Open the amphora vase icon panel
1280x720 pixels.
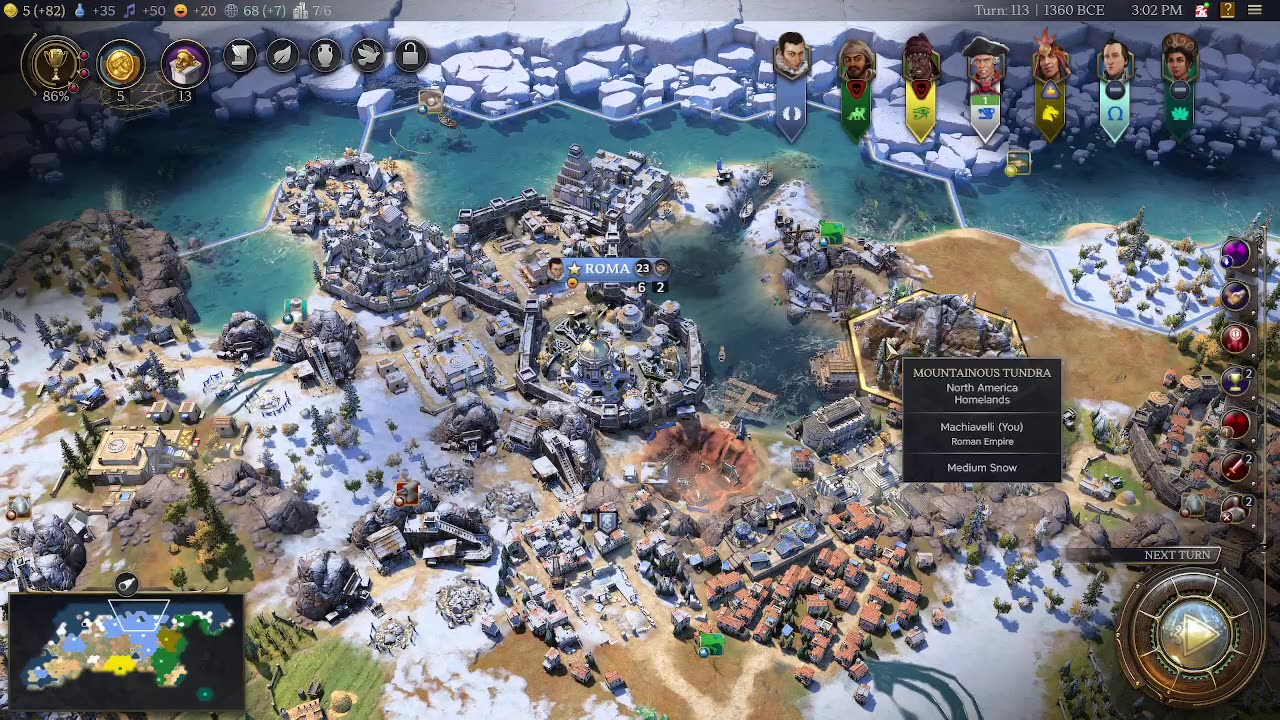(x=325, y=55)
